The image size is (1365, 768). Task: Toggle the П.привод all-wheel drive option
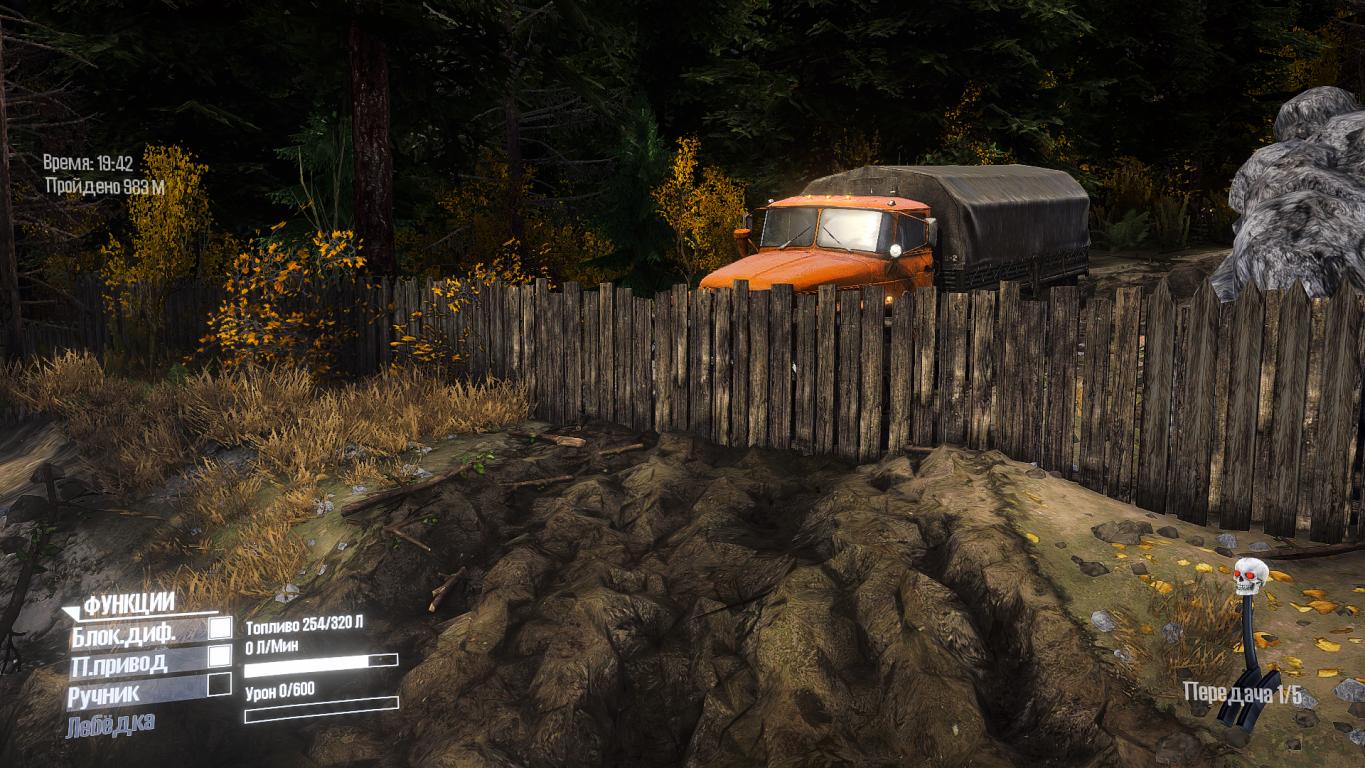click(219, 658)
